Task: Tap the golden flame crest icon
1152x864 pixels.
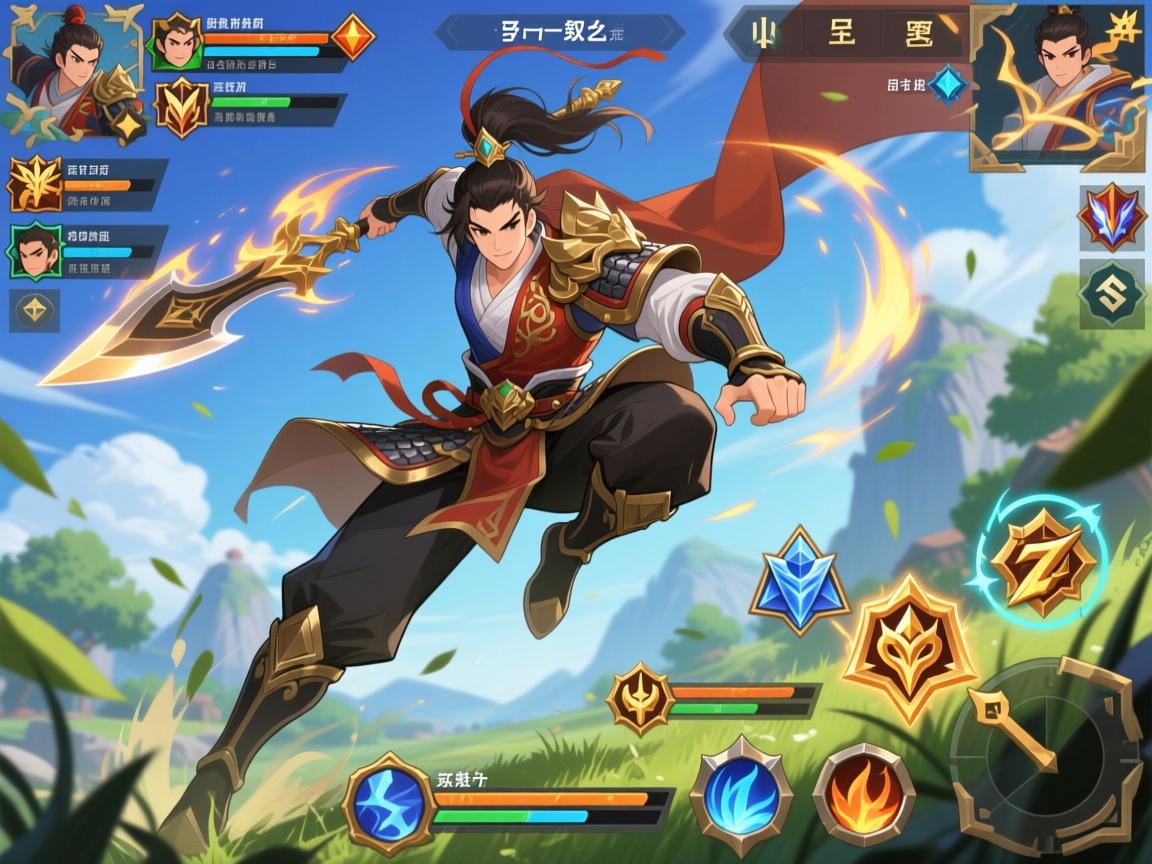Action: click(x=34, y=184)
